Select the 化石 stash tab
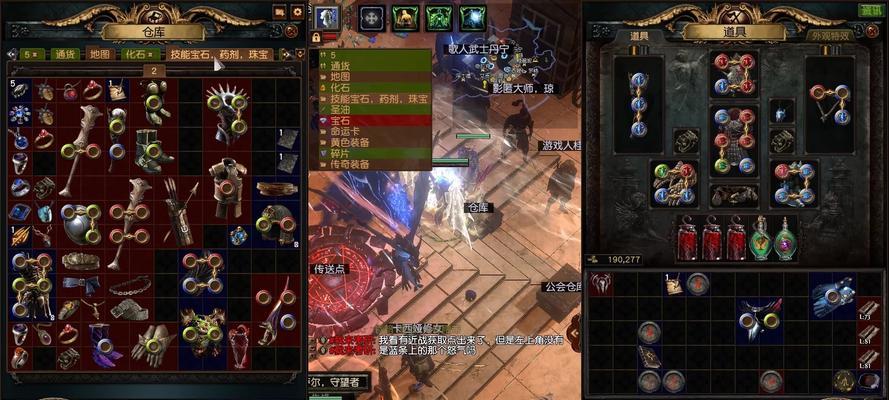 click(133, 54)
